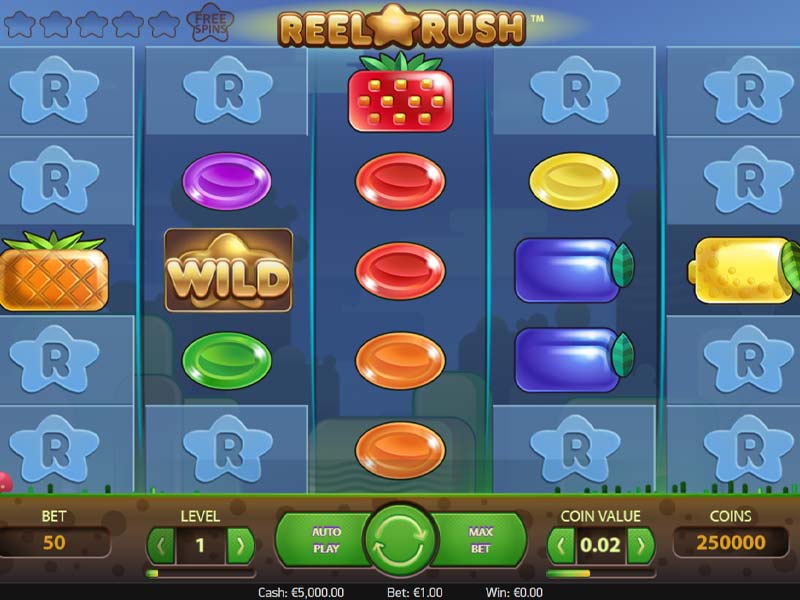The width and height of the screenshot is (800, 600).
Task: Decrease the bet level with left arrow
Action: point(160,546)
